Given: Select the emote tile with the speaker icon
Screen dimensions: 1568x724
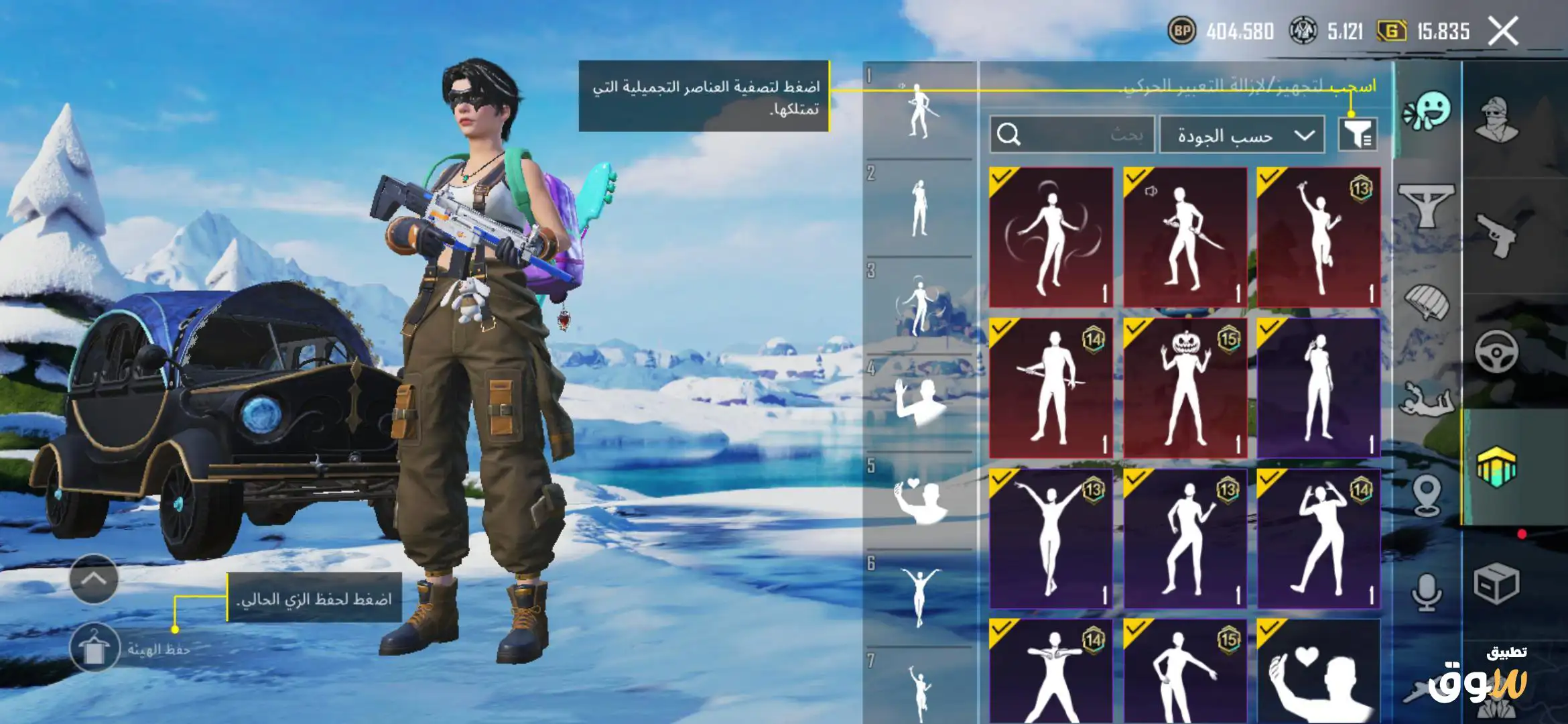Looking at the screenshot, I should [x=1185, y=237].
